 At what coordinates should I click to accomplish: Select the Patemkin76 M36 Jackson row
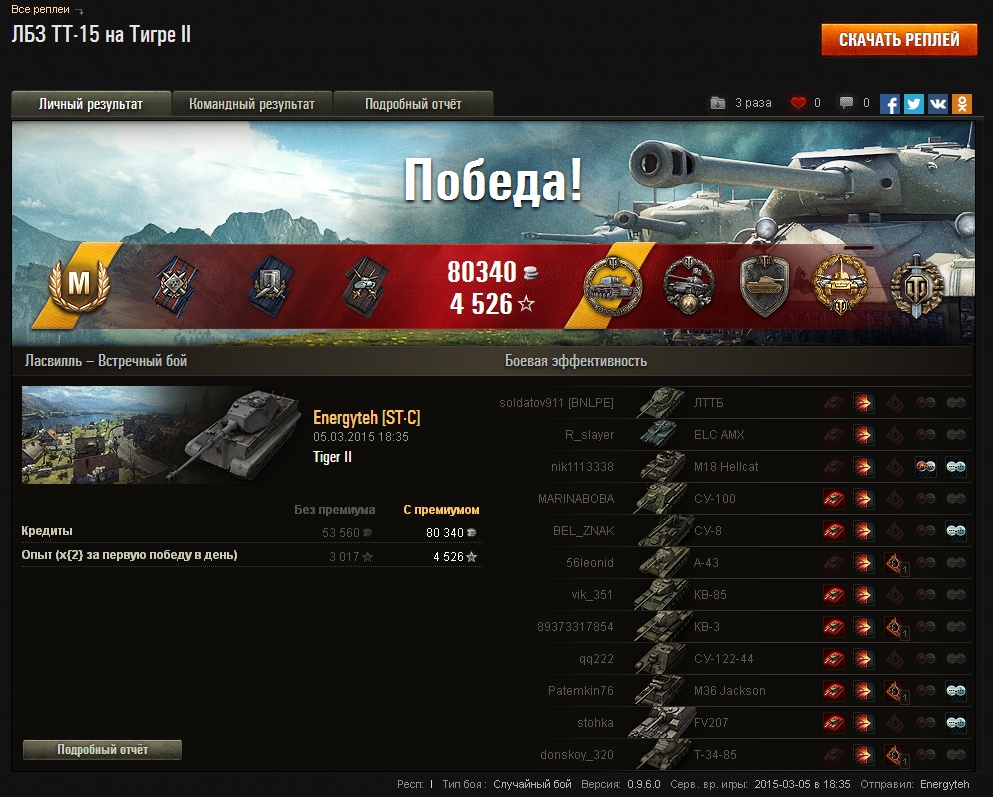(580, 691)
